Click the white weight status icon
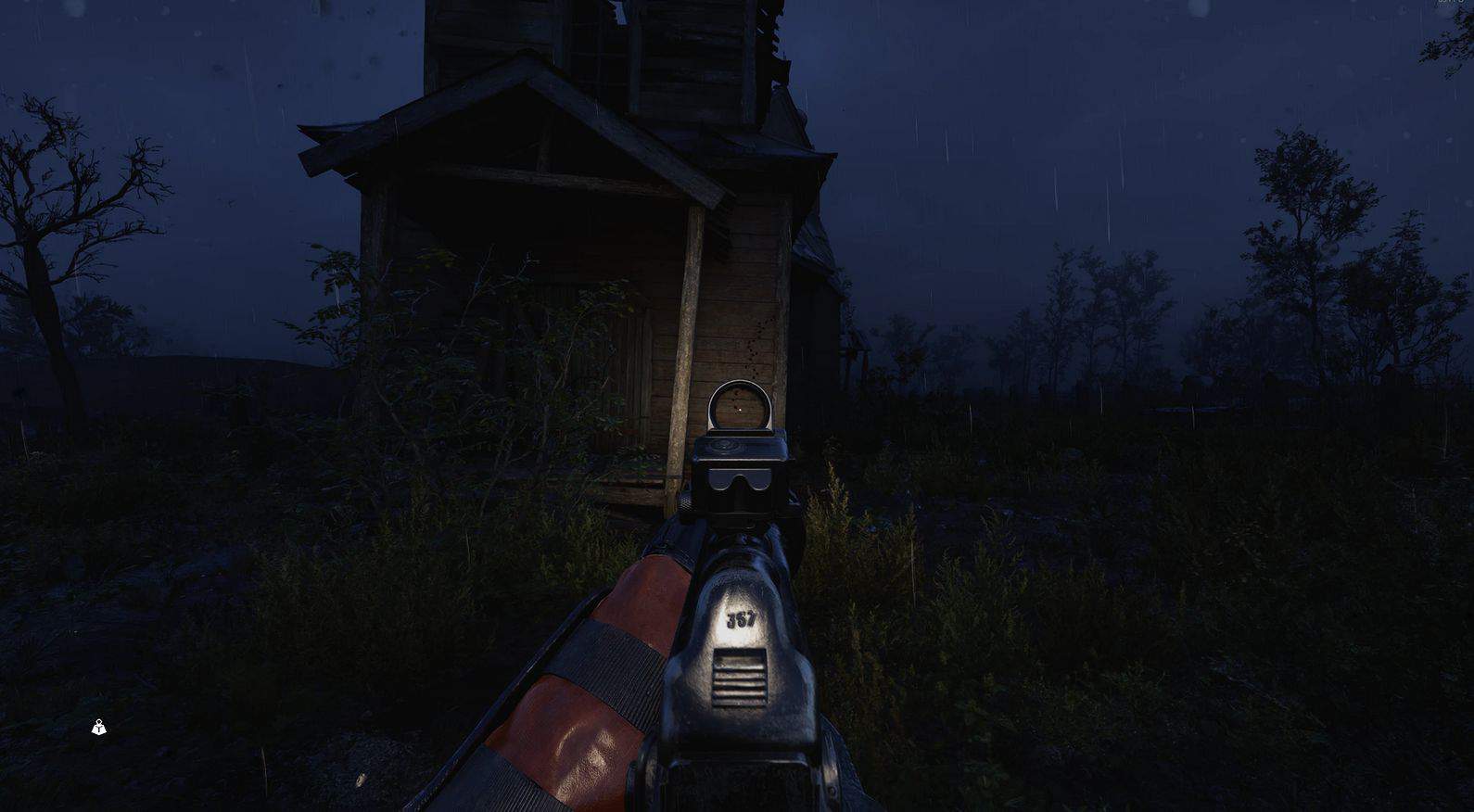This screenshot has height=812, width=1474. coord(99,728)
